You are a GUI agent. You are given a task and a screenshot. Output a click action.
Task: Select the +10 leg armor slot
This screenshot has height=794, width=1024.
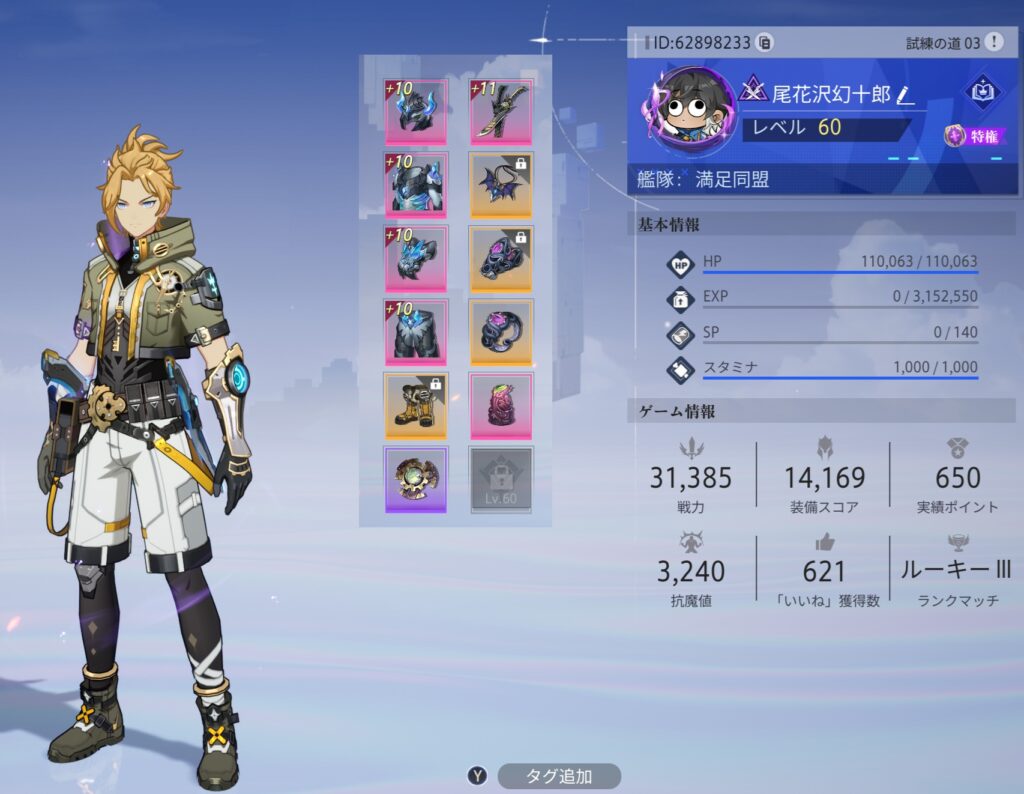(x=416, y=332)
